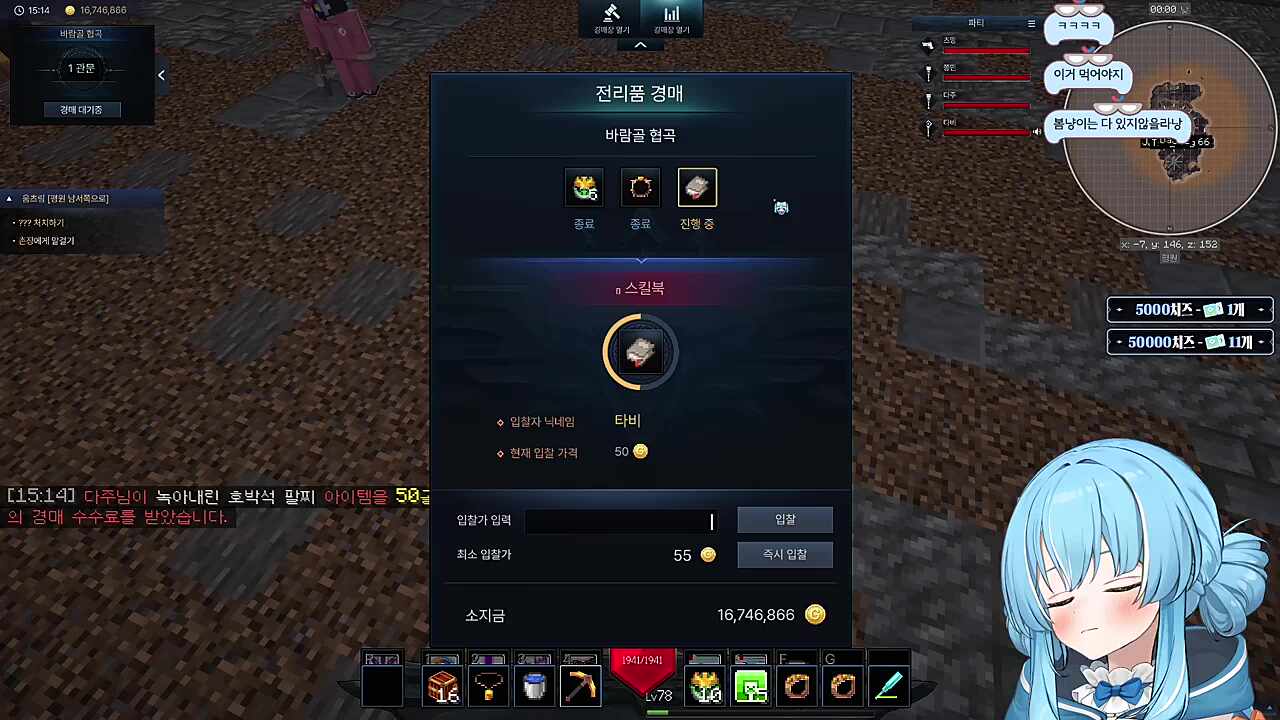Select the bucket hotbar slot
The height and width of the screenshot is (720, 1280).
tap(534, 685)
